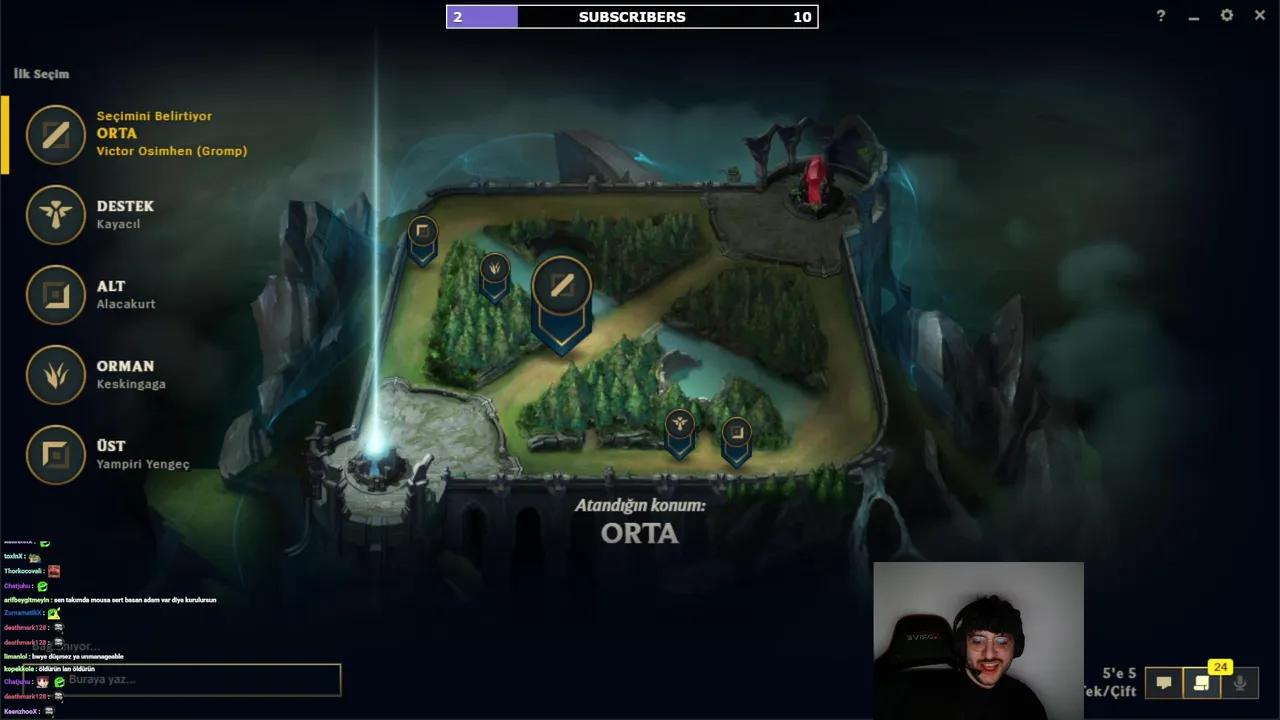This screenshot has width=1280, height=720.
Task: Select the ALT bot lane role icon
Action: (x=55, y=295)
